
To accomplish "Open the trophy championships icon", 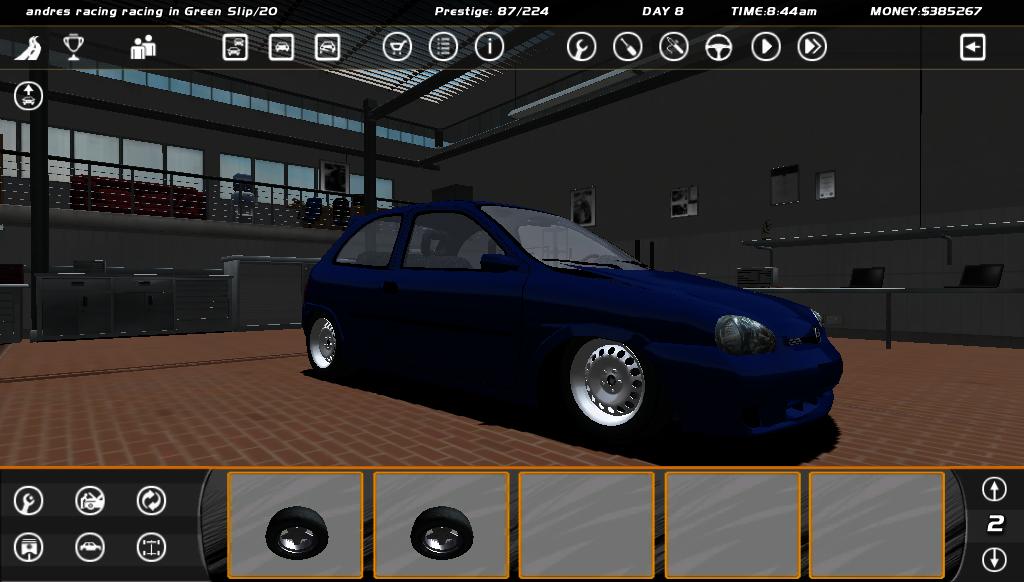I will [x=74, y=47].
